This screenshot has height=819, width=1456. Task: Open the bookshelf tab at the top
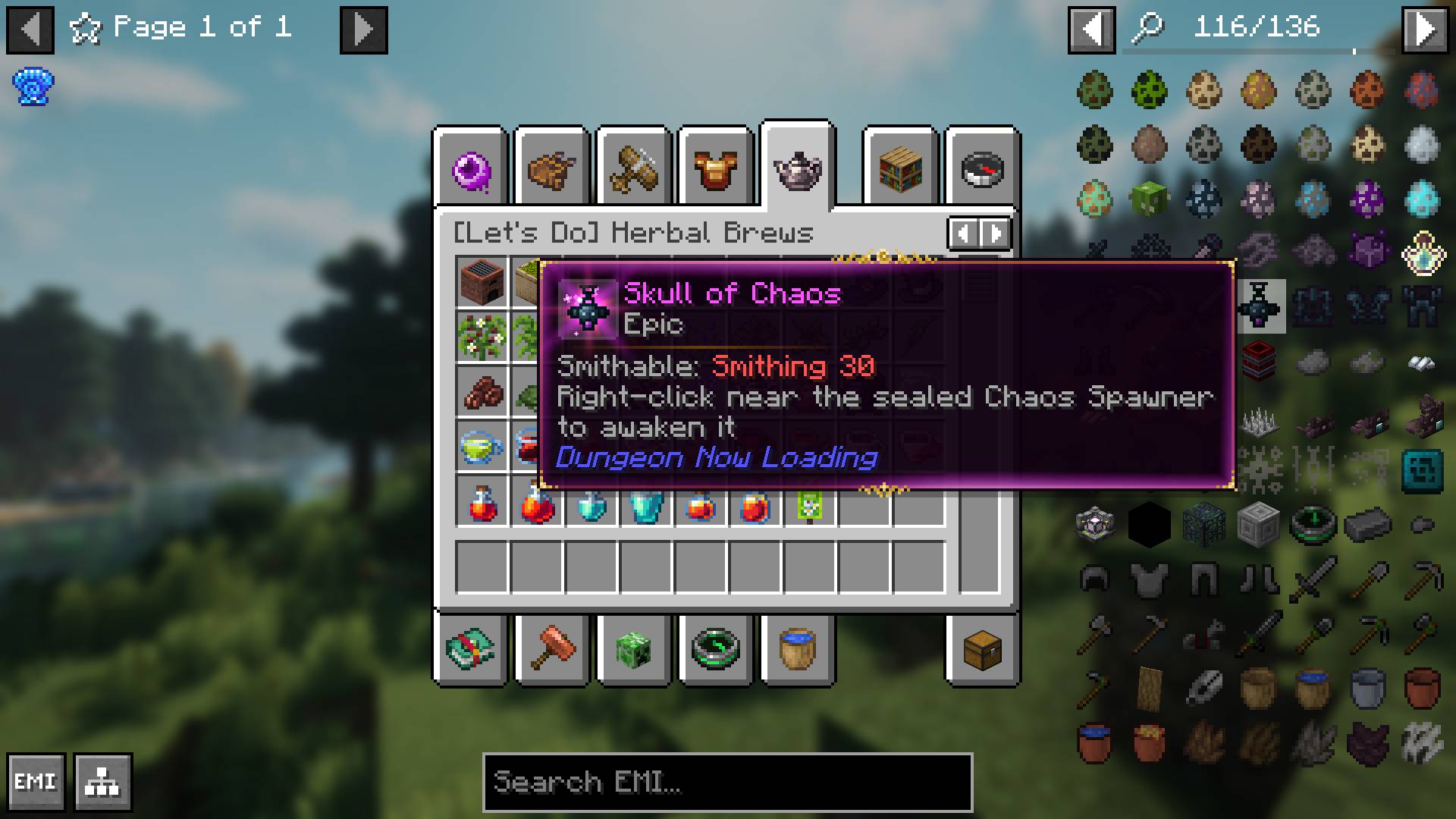click(900, 168)
